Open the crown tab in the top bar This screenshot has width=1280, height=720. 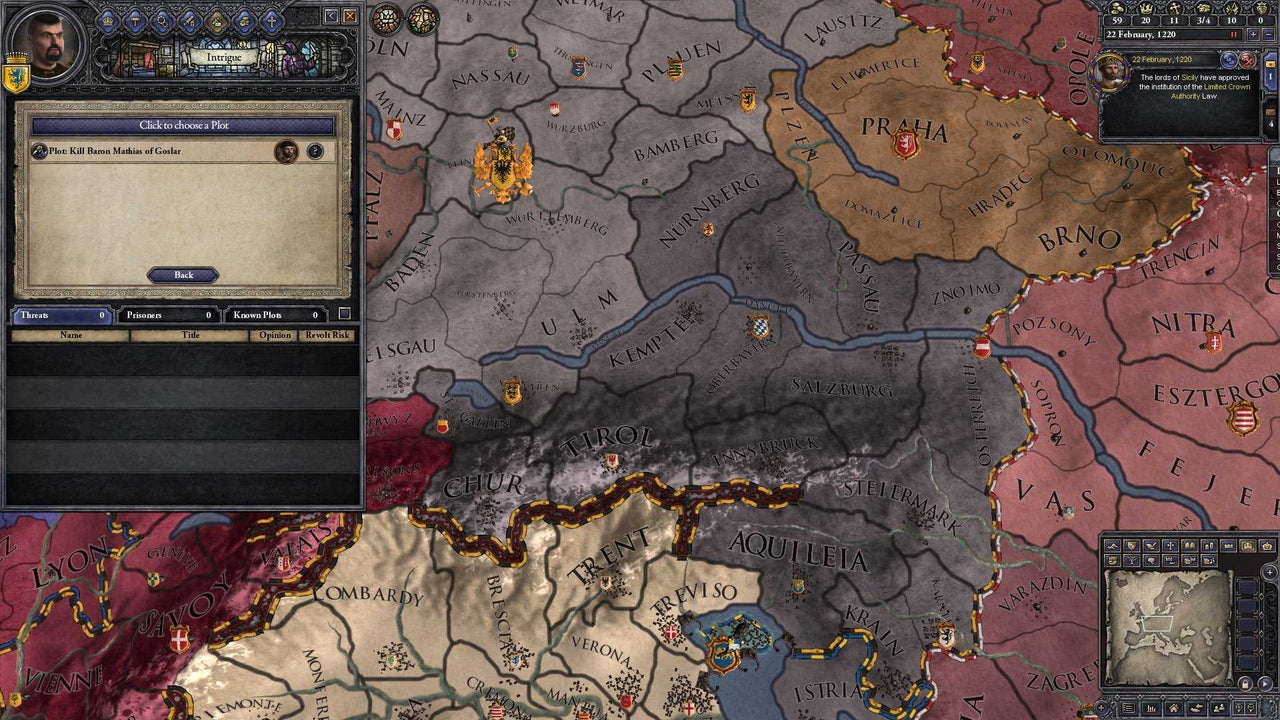(108, 20)
